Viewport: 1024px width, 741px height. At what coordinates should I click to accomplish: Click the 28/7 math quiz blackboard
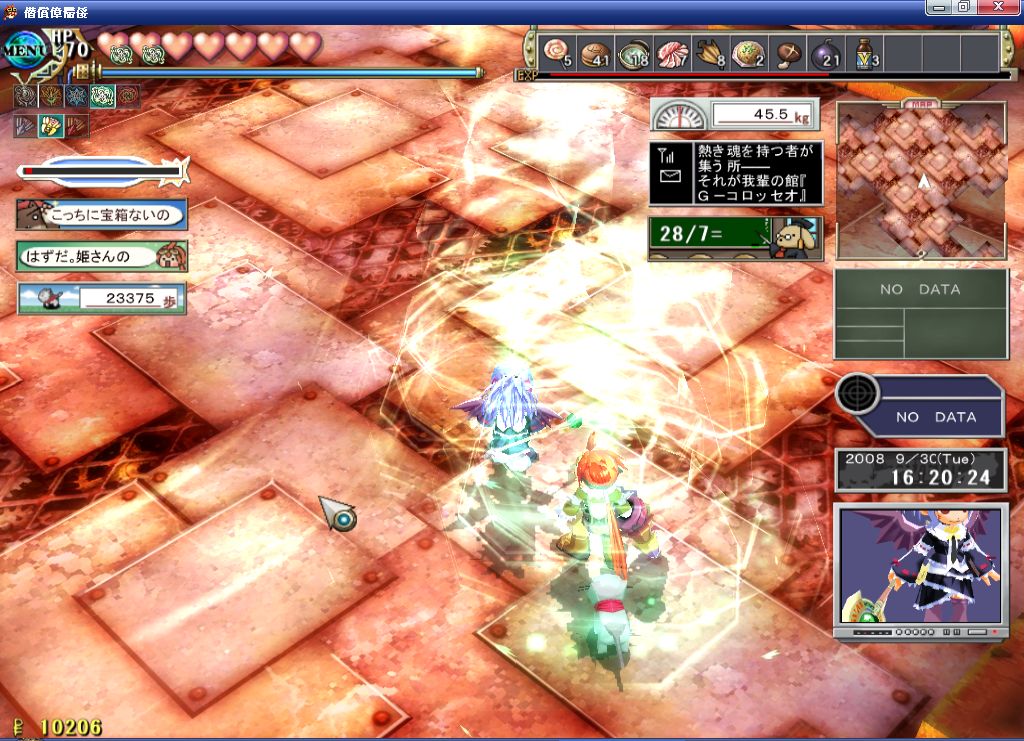click(735, 238)
